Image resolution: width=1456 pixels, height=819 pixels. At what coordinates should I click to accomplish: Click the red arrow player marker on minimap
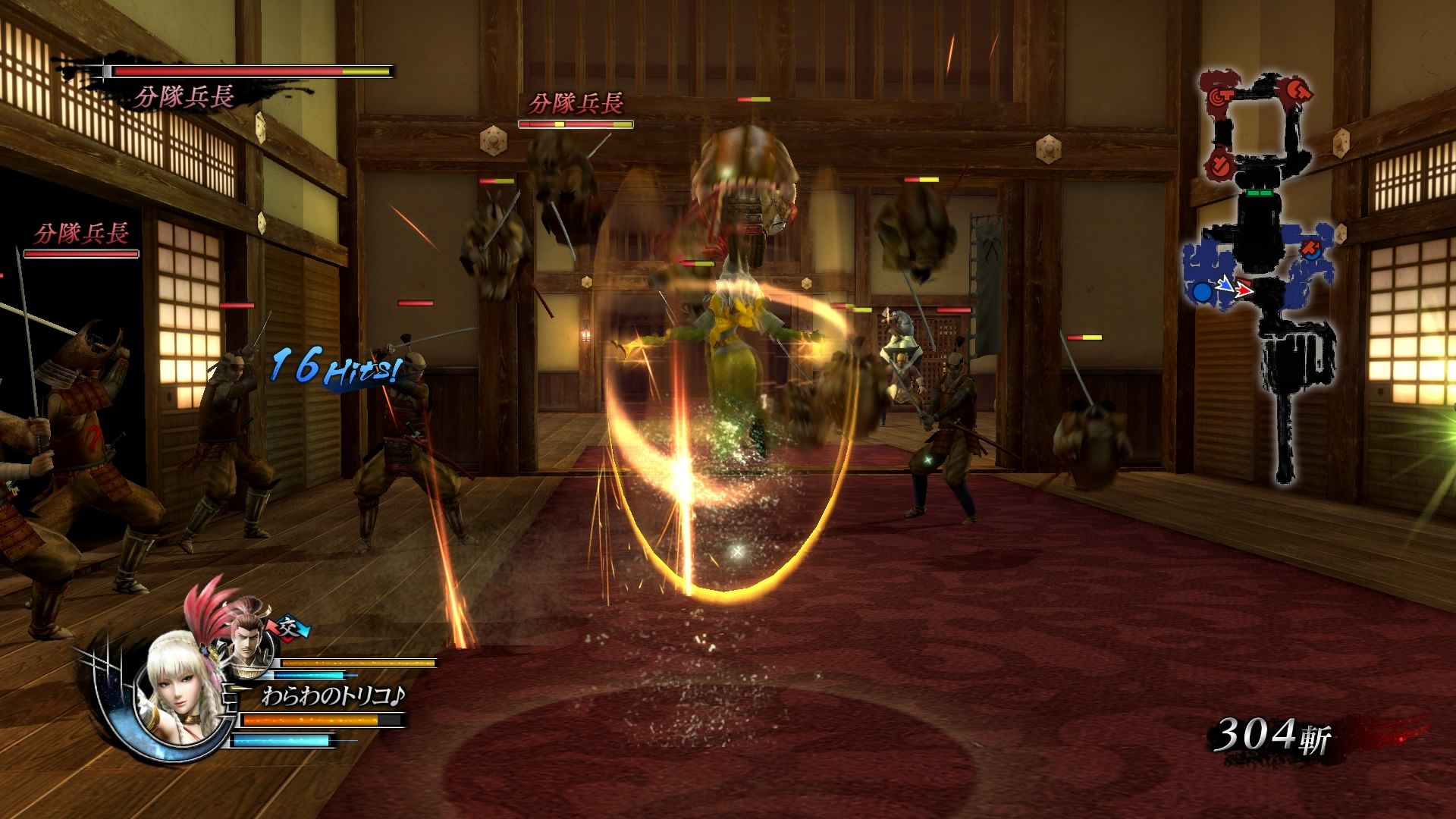click(x=1244, y=290)
